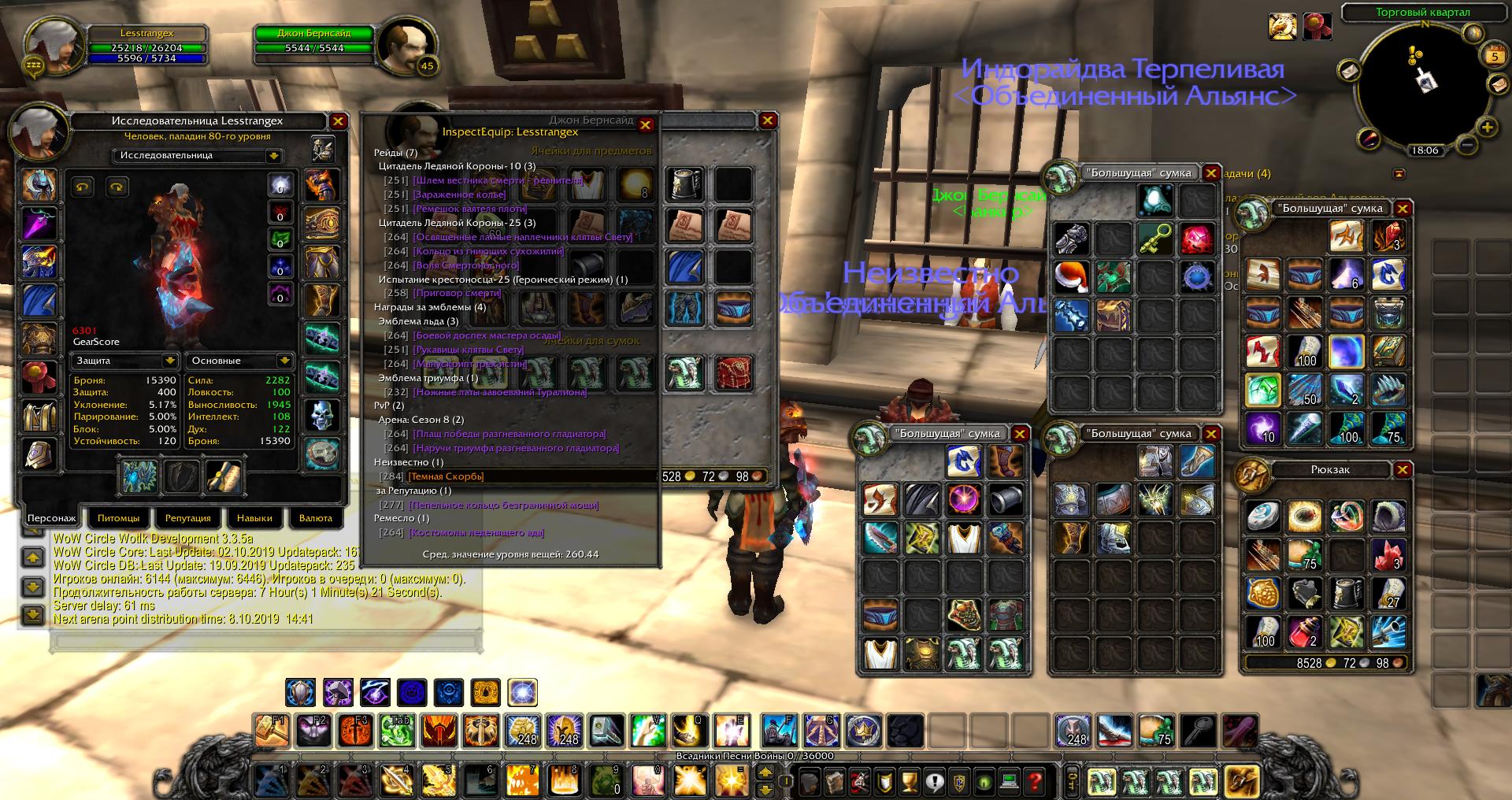Zoom in on the minimap
The image size is (1512, 800).
[x=1487, y=127]
